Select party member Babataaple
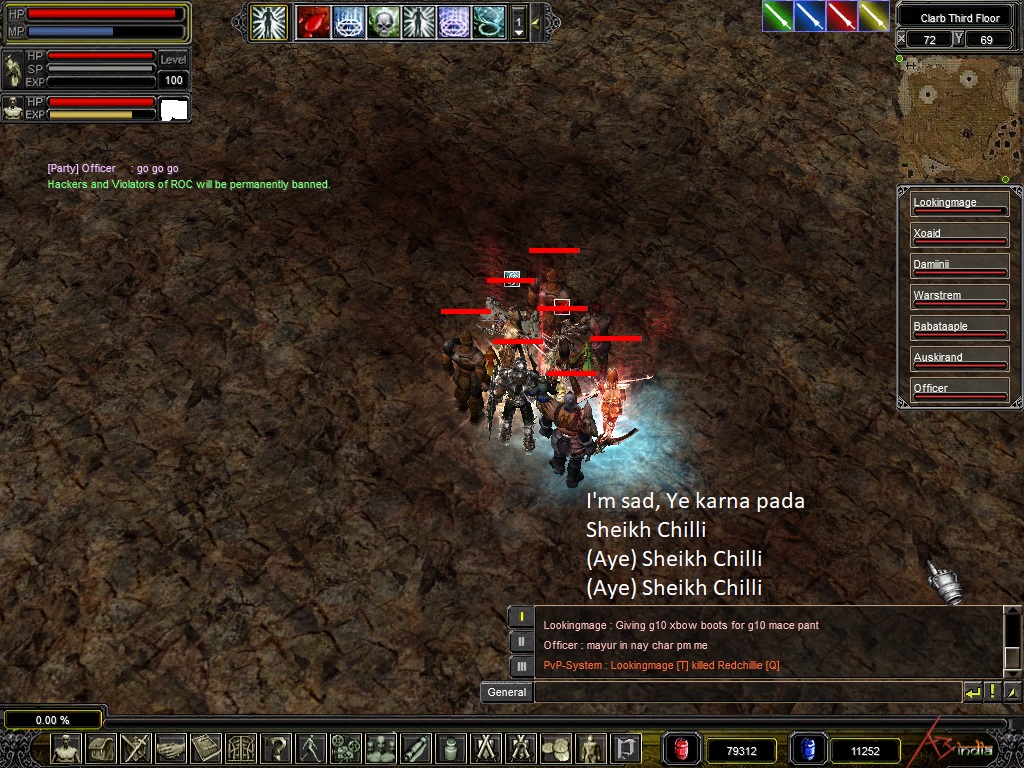 [x=958, y=329]
